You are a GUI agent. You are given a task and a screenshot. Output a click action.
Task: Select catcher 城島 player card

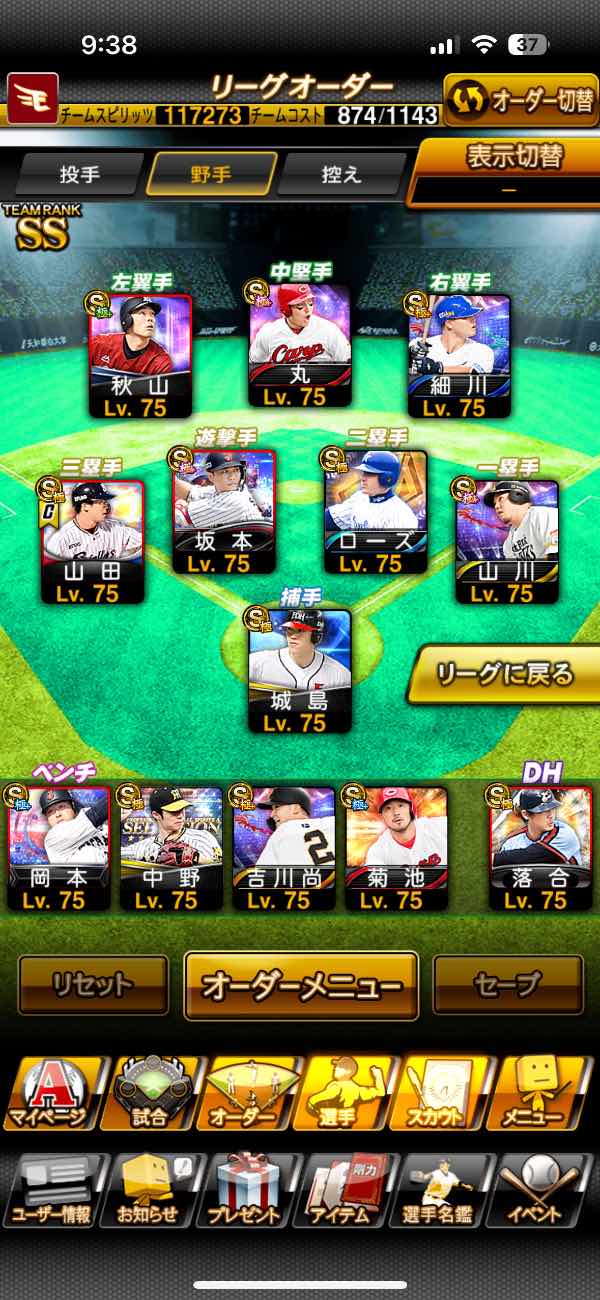(x=299, y=670)
